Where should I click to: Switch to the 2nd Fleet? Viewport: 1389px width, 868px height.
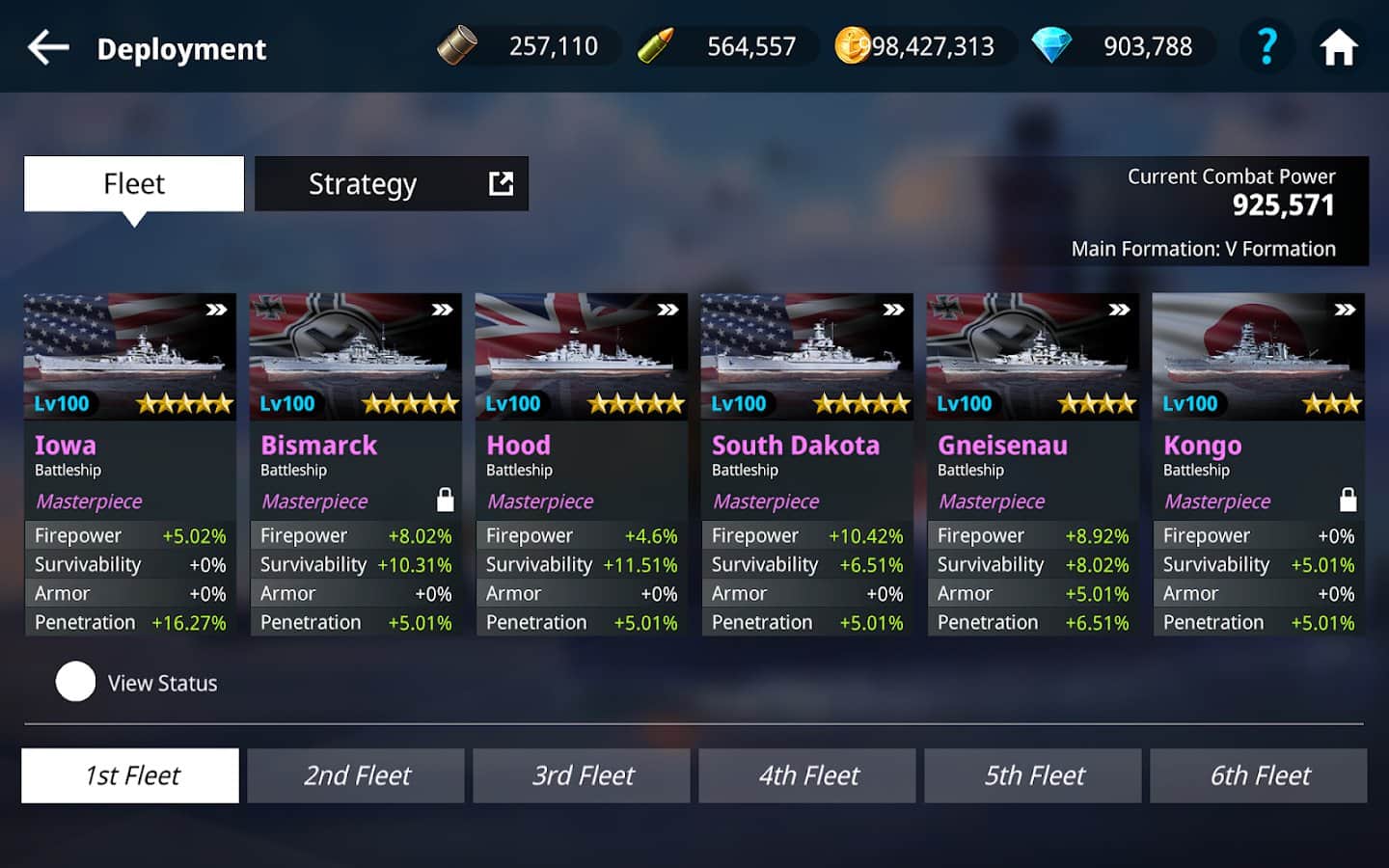coord(356,775)
